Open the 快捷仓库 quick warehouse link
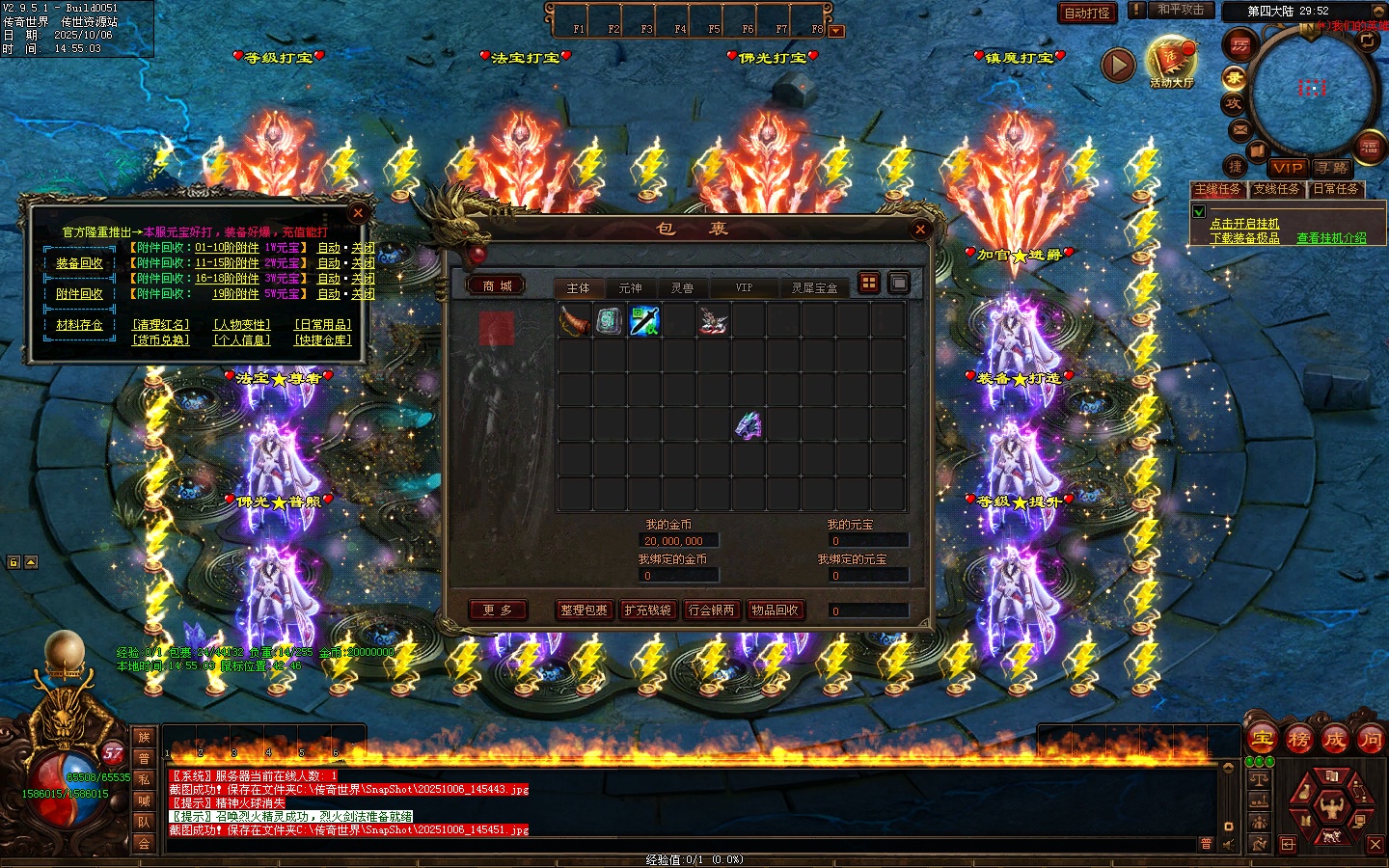The width and height of the screenshot is (1389, 868). click(323, 340)
